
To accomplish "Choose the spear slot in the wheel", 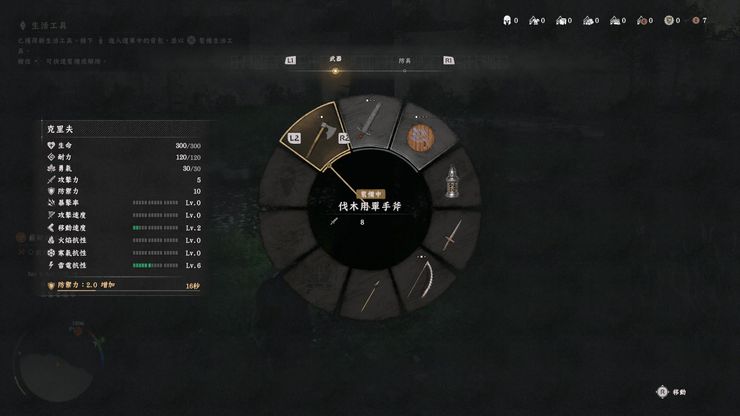I will 371,296.
